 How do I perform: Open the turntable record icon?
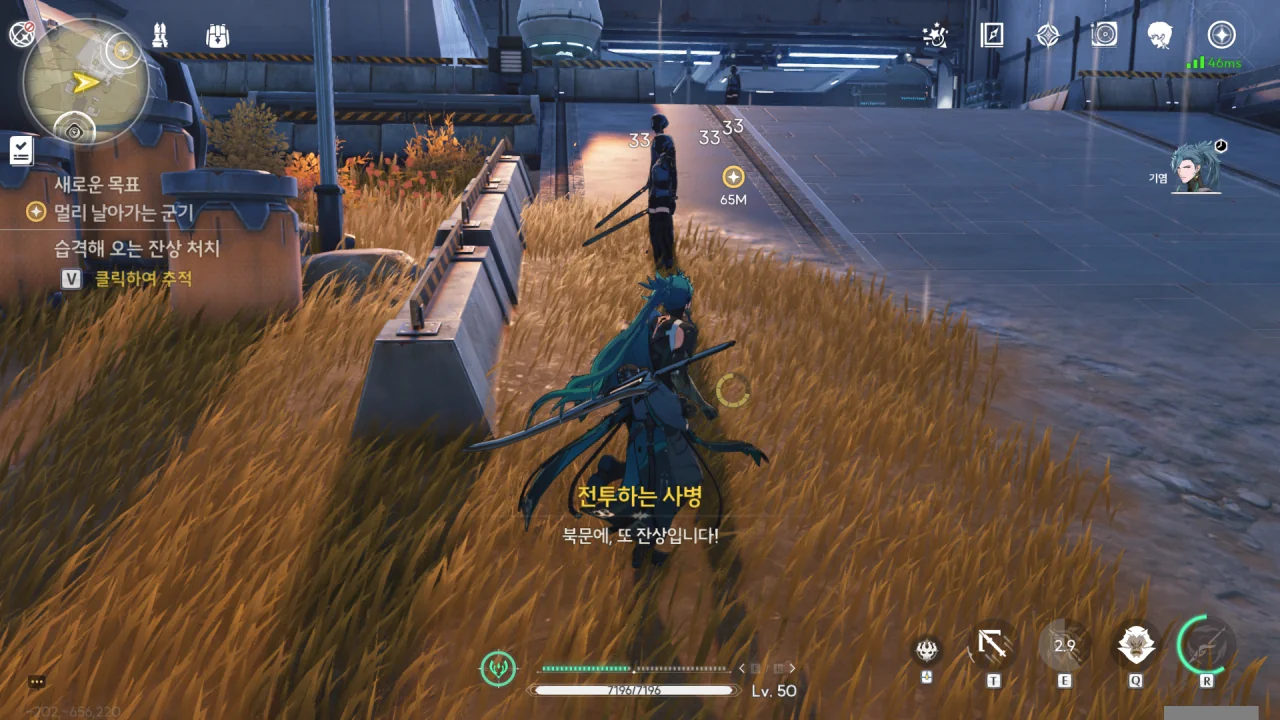click(1104, 35)
